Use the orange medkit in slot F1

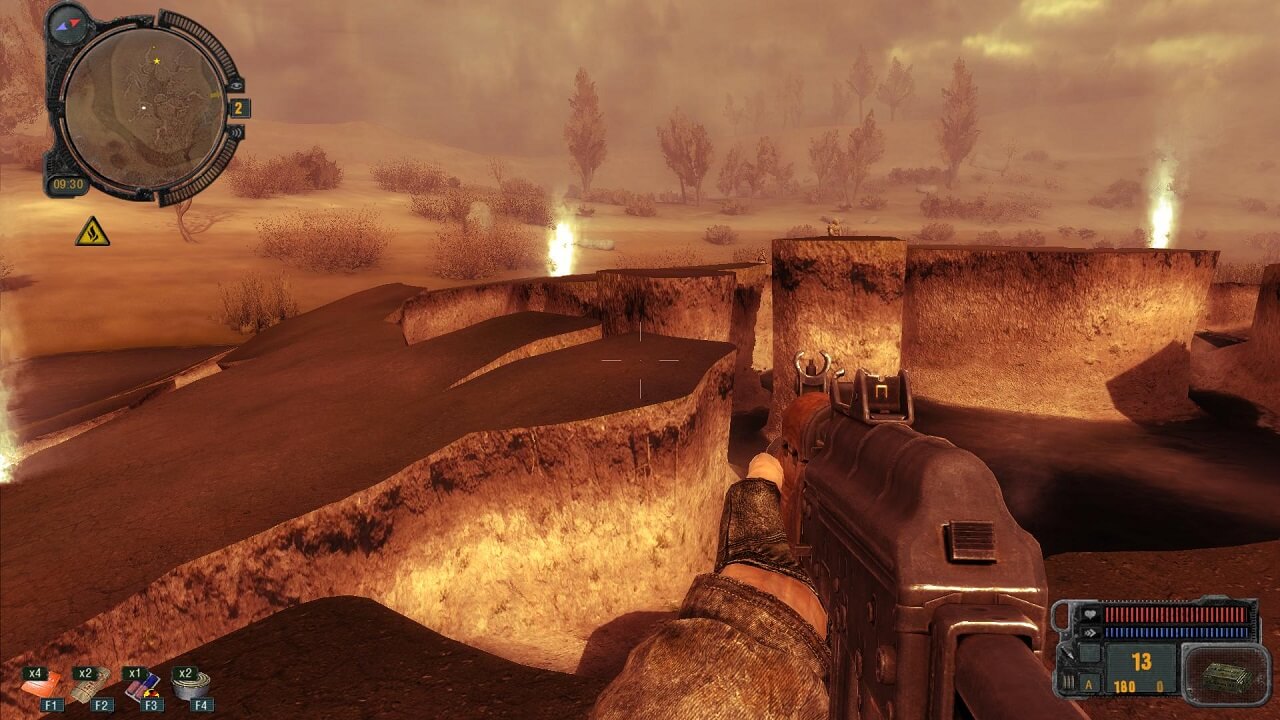(x=42, y=686)
